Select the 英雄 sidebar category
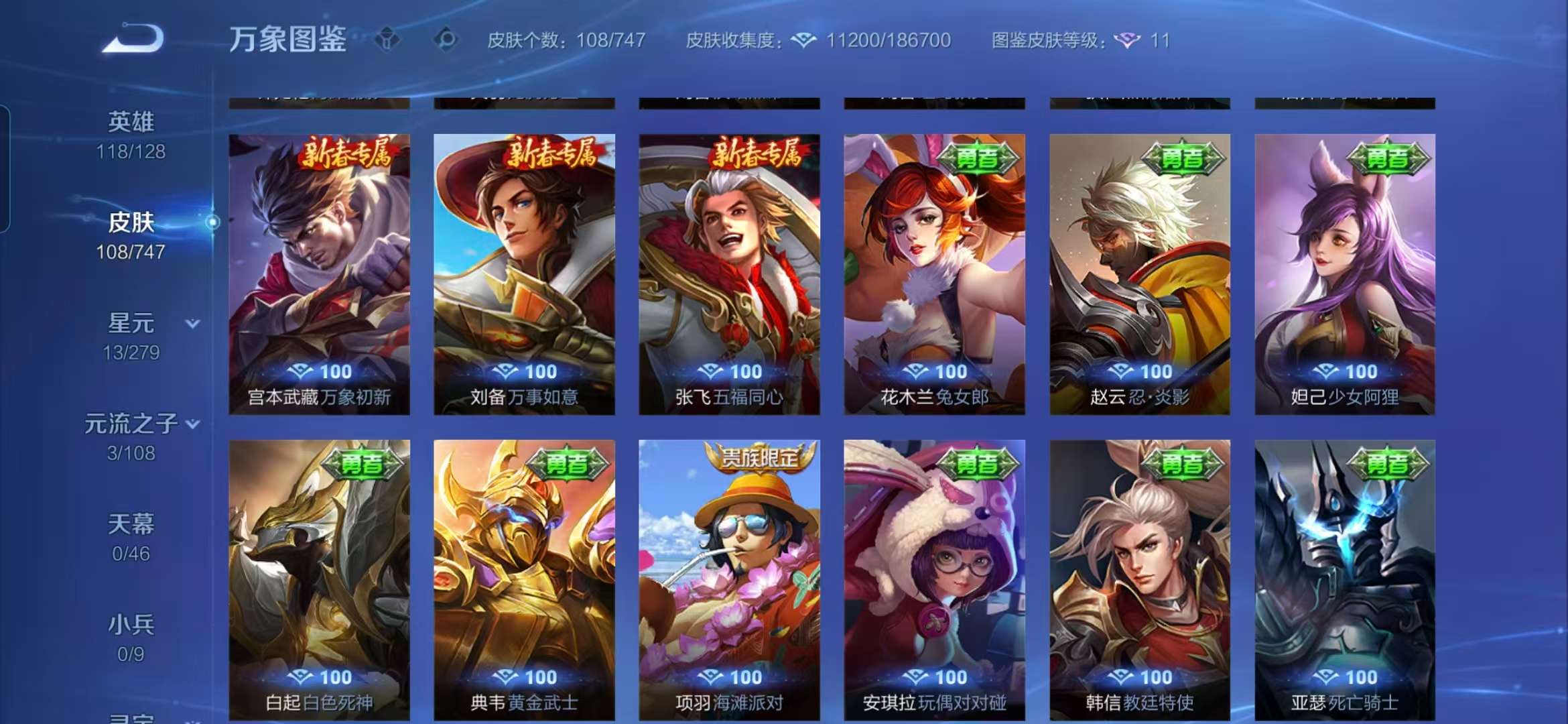This screenshot has height=724, width=1568. coord(131,121)
